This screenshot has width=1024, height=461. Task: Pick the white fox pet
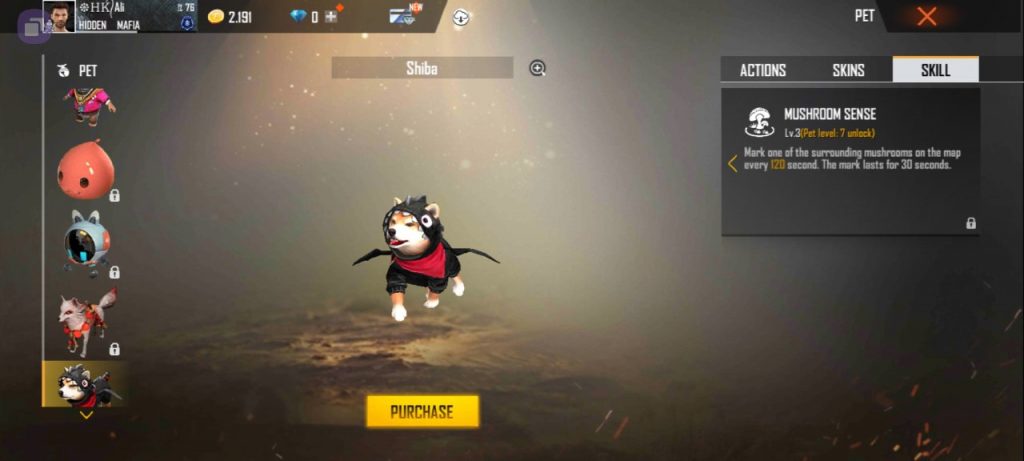[84, 322]
